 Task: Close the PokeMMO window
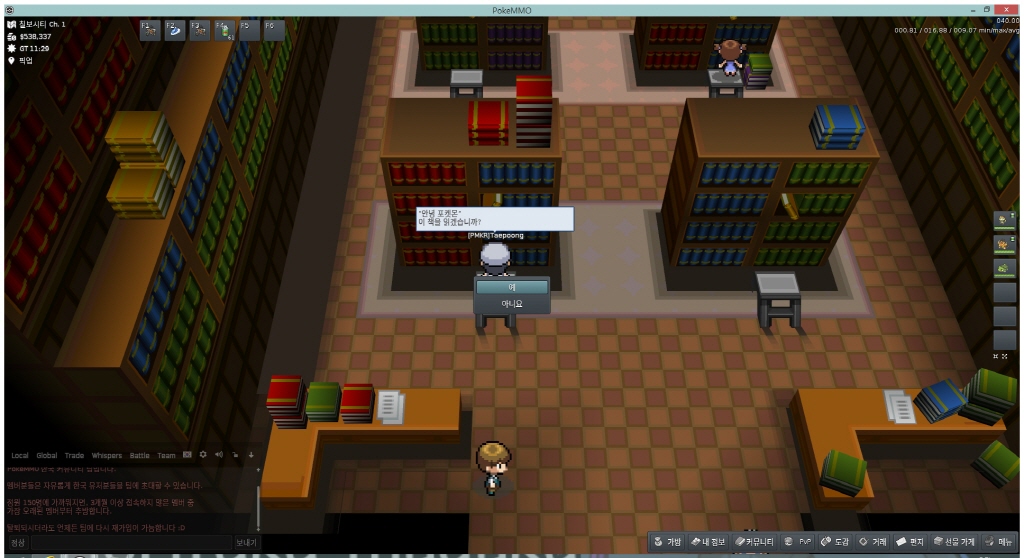coord(1008,9)
